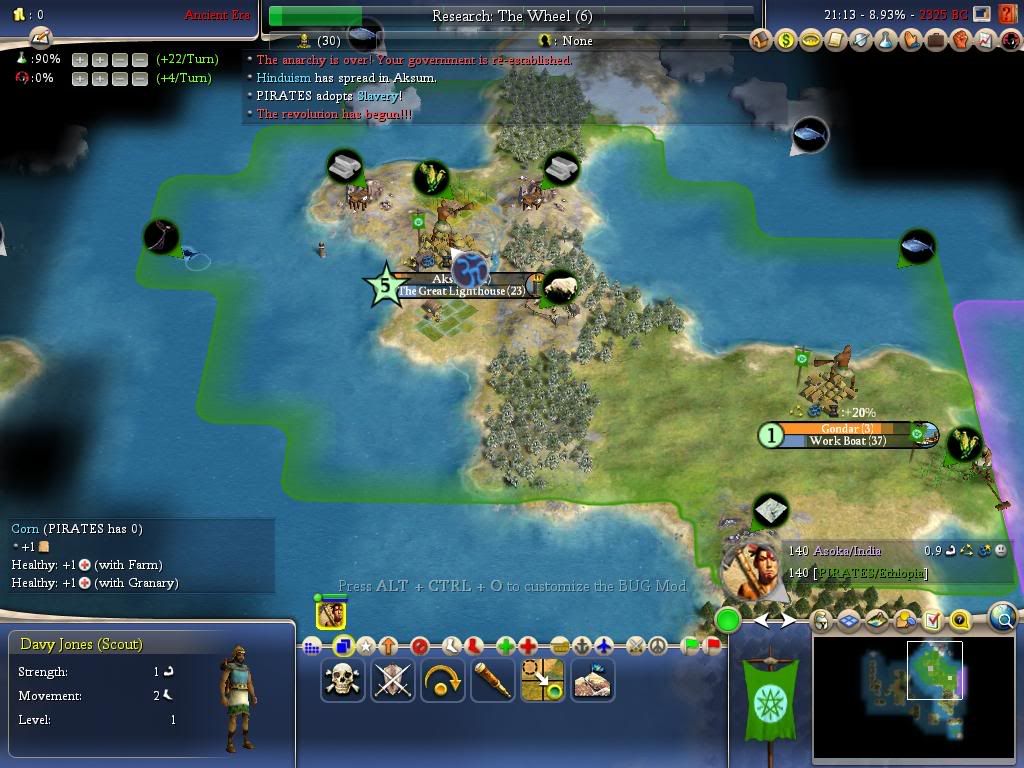Open the Religion Advisor praying hands icon
Image resolution: width=1024 pixels, height=768 pixels.
click(x=910, y=41)
